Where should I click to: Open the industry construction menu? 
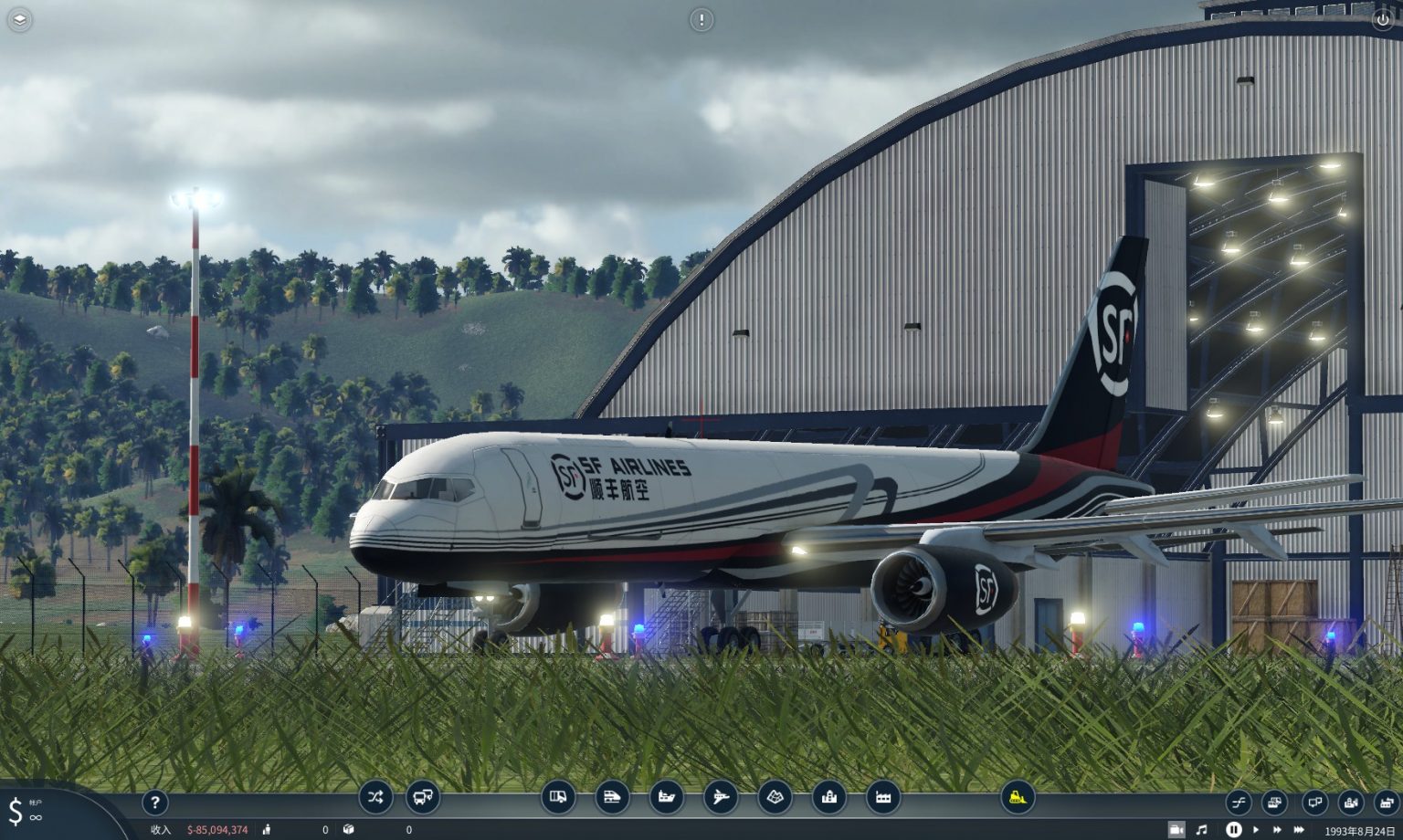[x=884, y=797]
